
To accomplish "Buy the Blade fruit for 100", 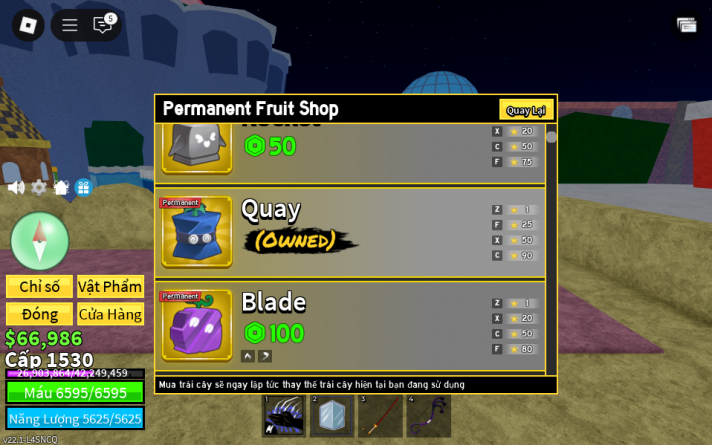I will tap(273, 333).
